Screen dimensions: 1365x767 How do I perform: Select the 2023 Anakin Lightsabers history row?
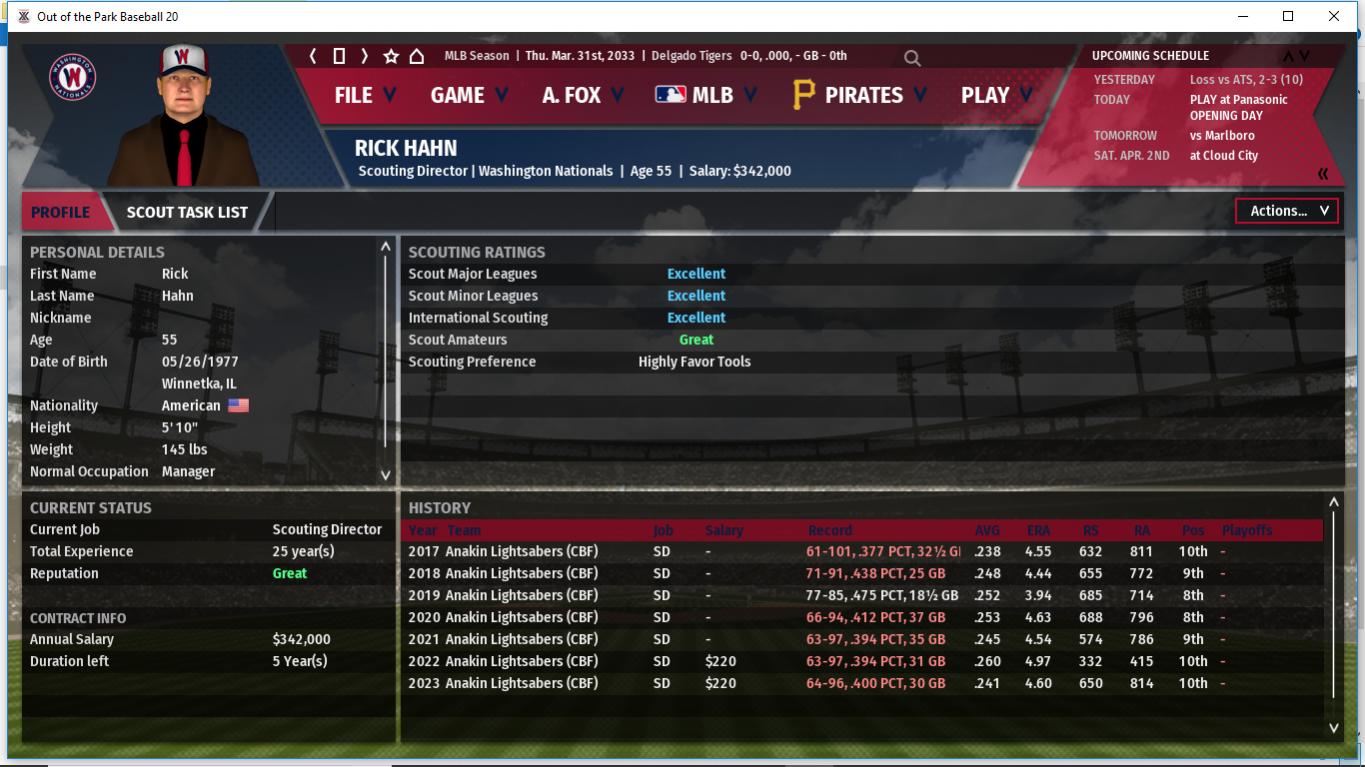pos(503,683)
